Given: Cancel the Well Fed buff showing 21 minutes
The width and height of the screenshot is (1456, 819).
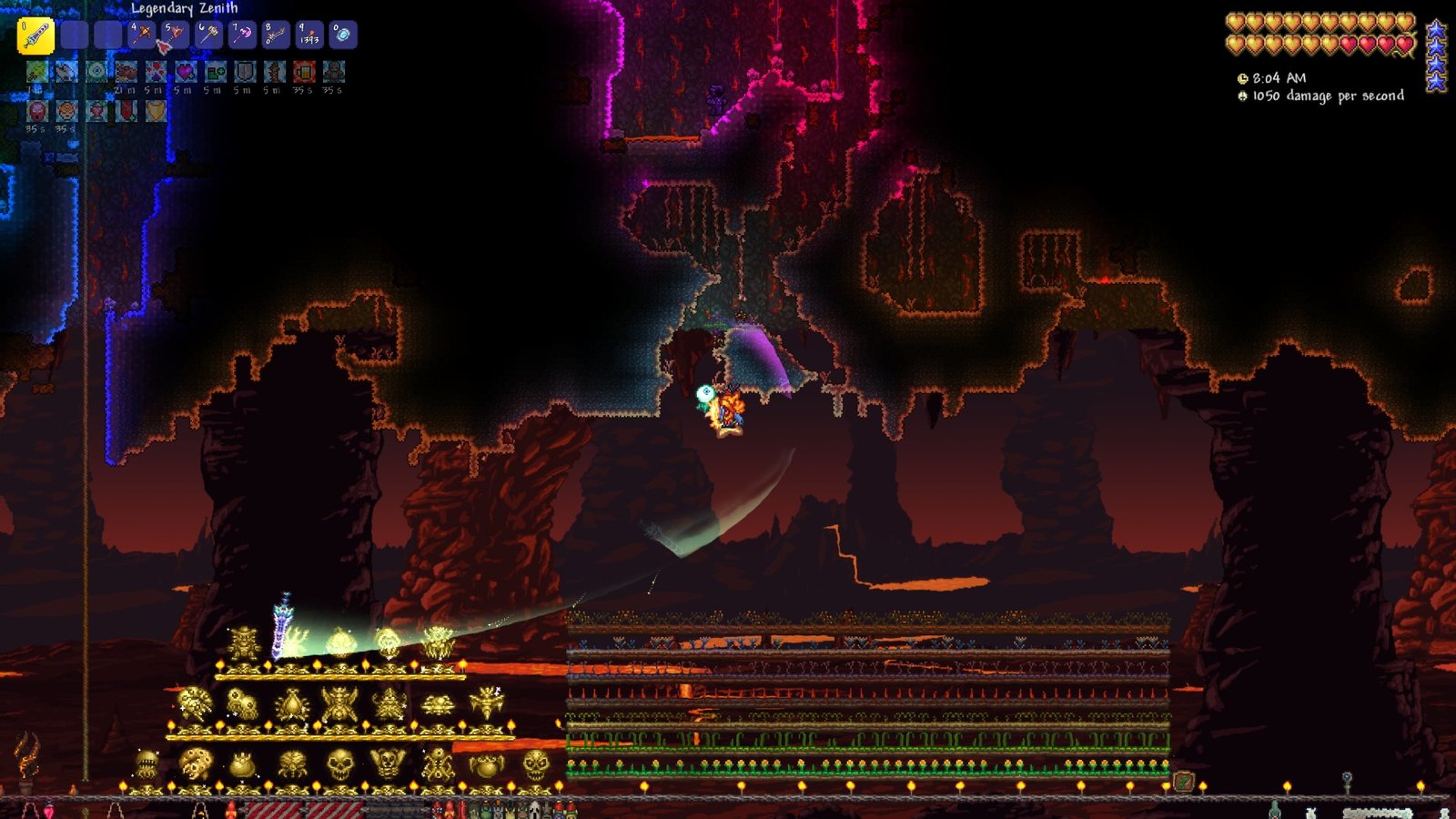Looking at the screenshot, I should tap(126, 73).
